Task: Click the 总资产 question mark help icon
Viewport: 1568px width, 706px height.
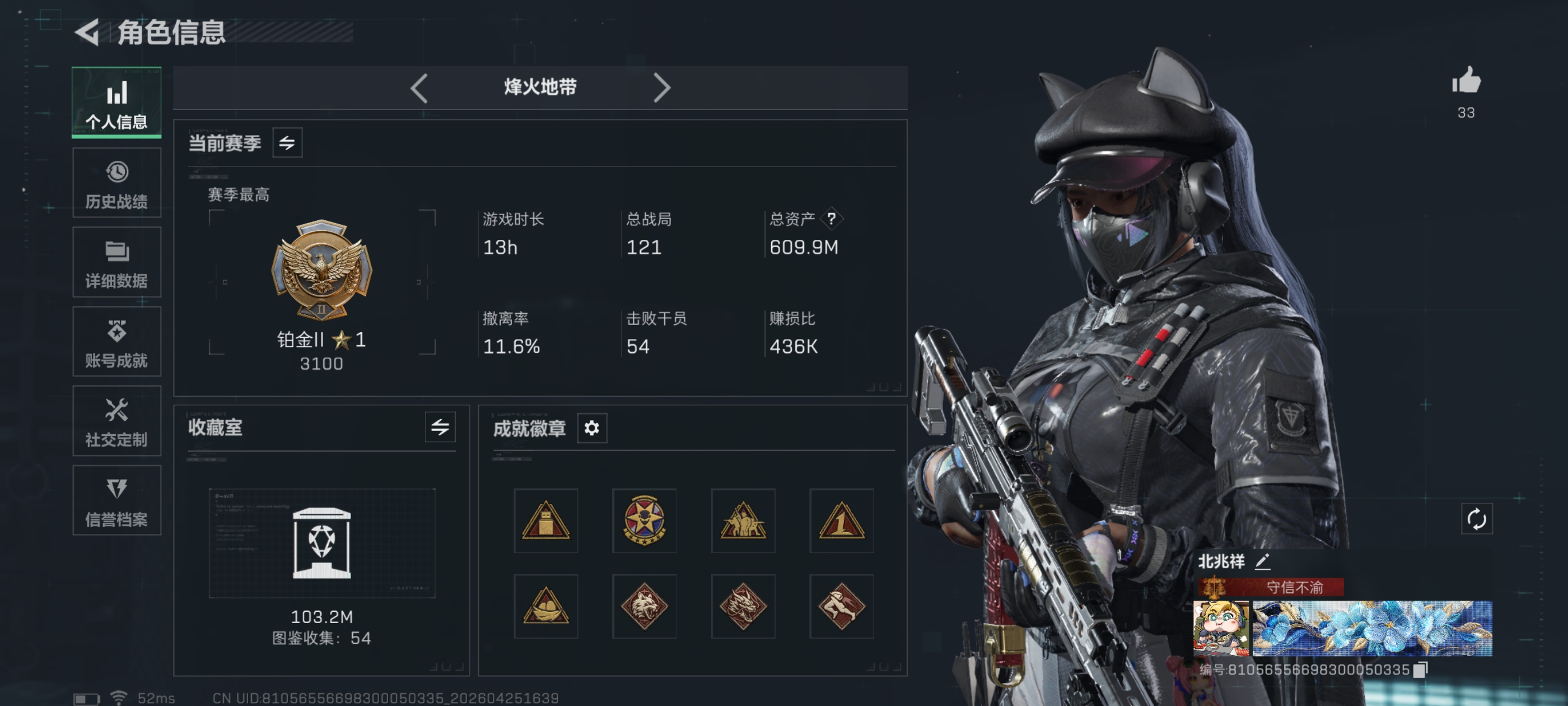Action: click(831, 219)
